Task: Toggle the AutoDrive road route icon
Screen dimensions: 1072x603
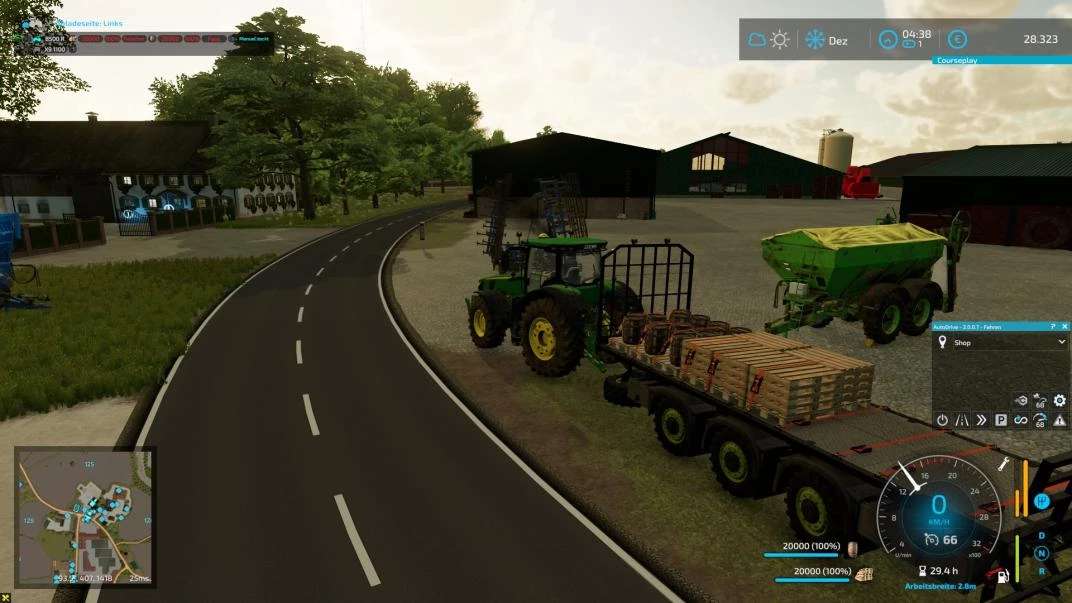Action: click(x=961, y=420)
